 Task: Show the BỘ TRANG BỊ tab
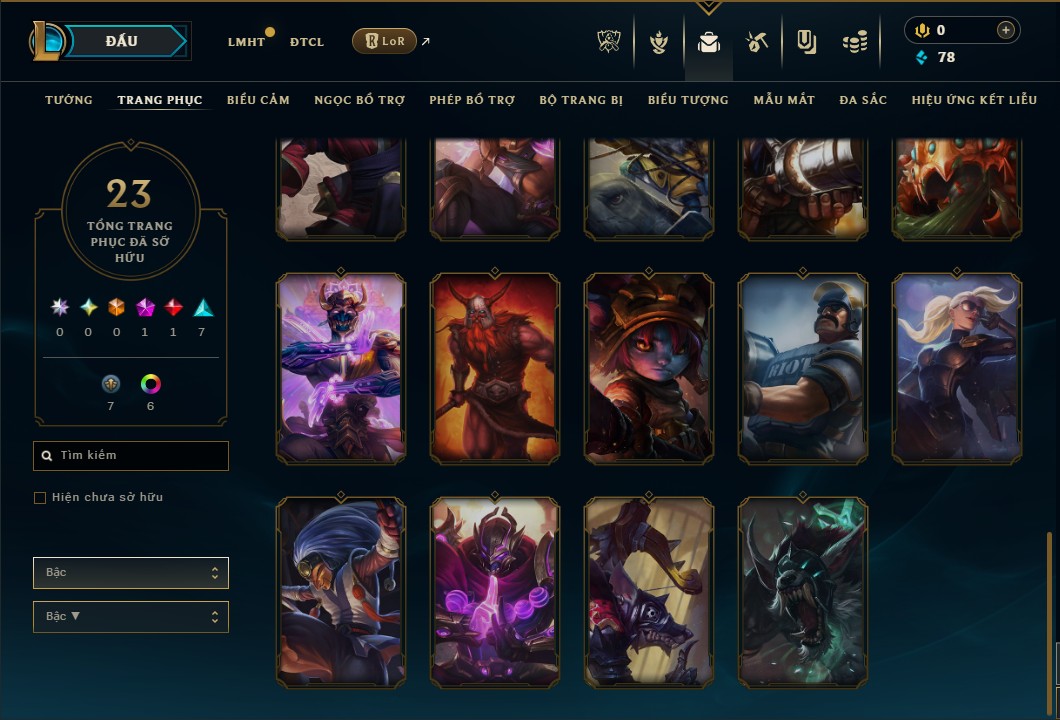click(581, 100)
